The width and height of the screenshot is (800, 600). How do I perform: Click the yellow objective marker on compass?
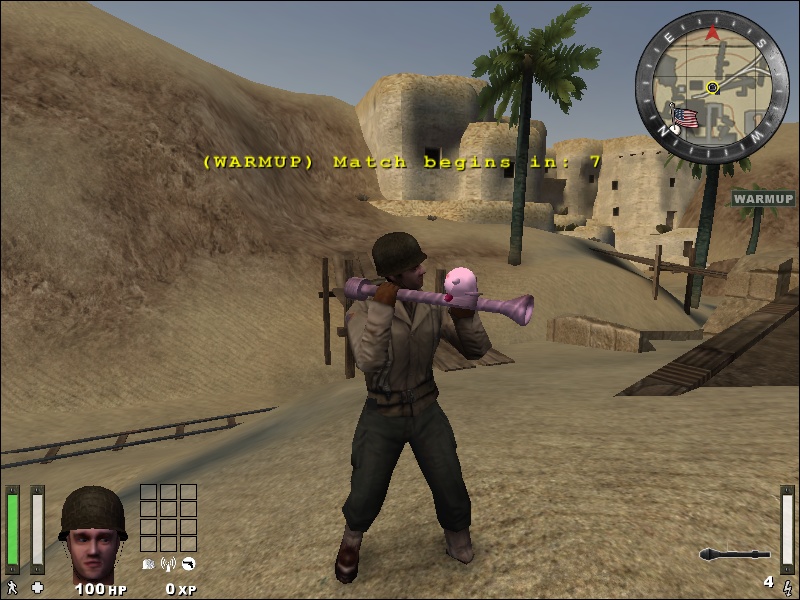(x=712, y=88)
